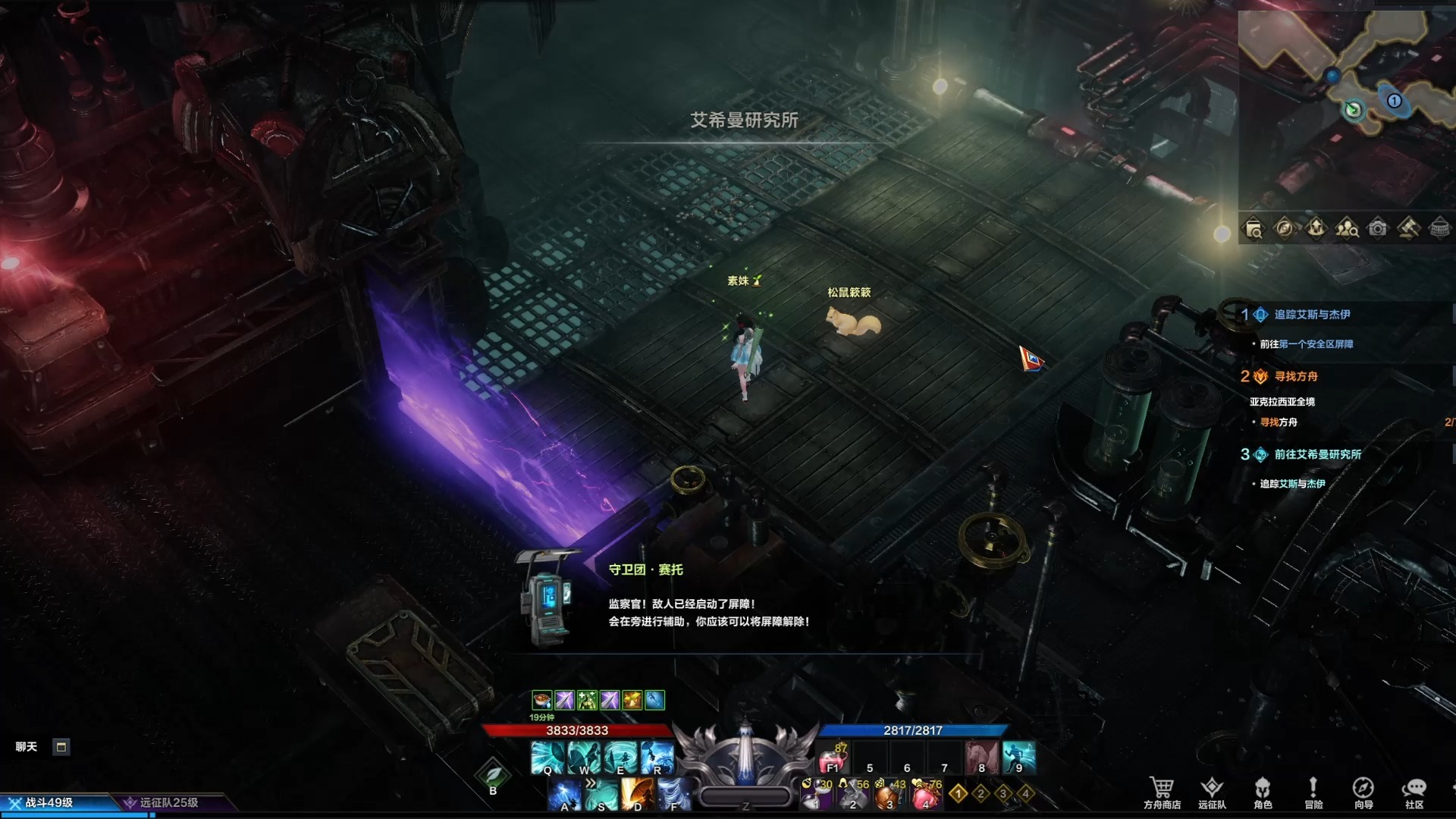Image resolution: width=1456 pixels, height=819 pixels.
Task: Toggle the chat window button beside 聊天
Action: [61, 747]
